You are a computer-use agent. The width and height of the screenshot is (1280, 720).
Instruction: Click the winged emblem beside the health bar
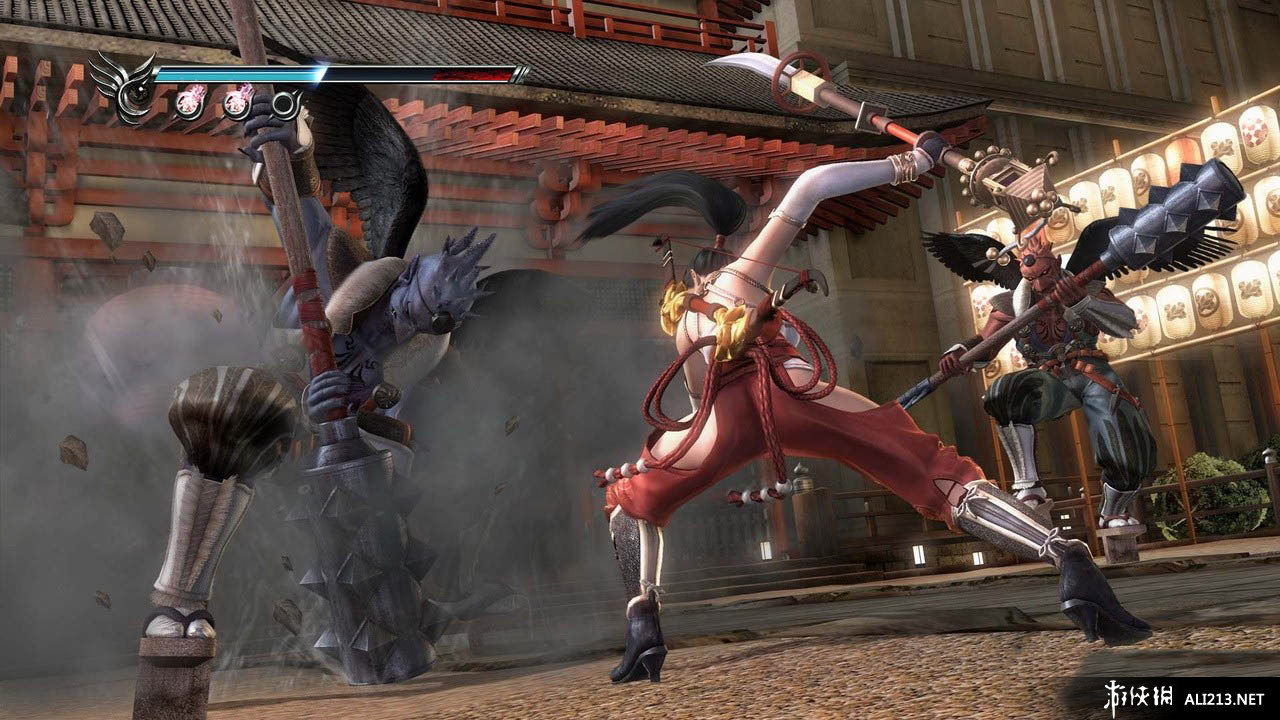coord(126,86)
